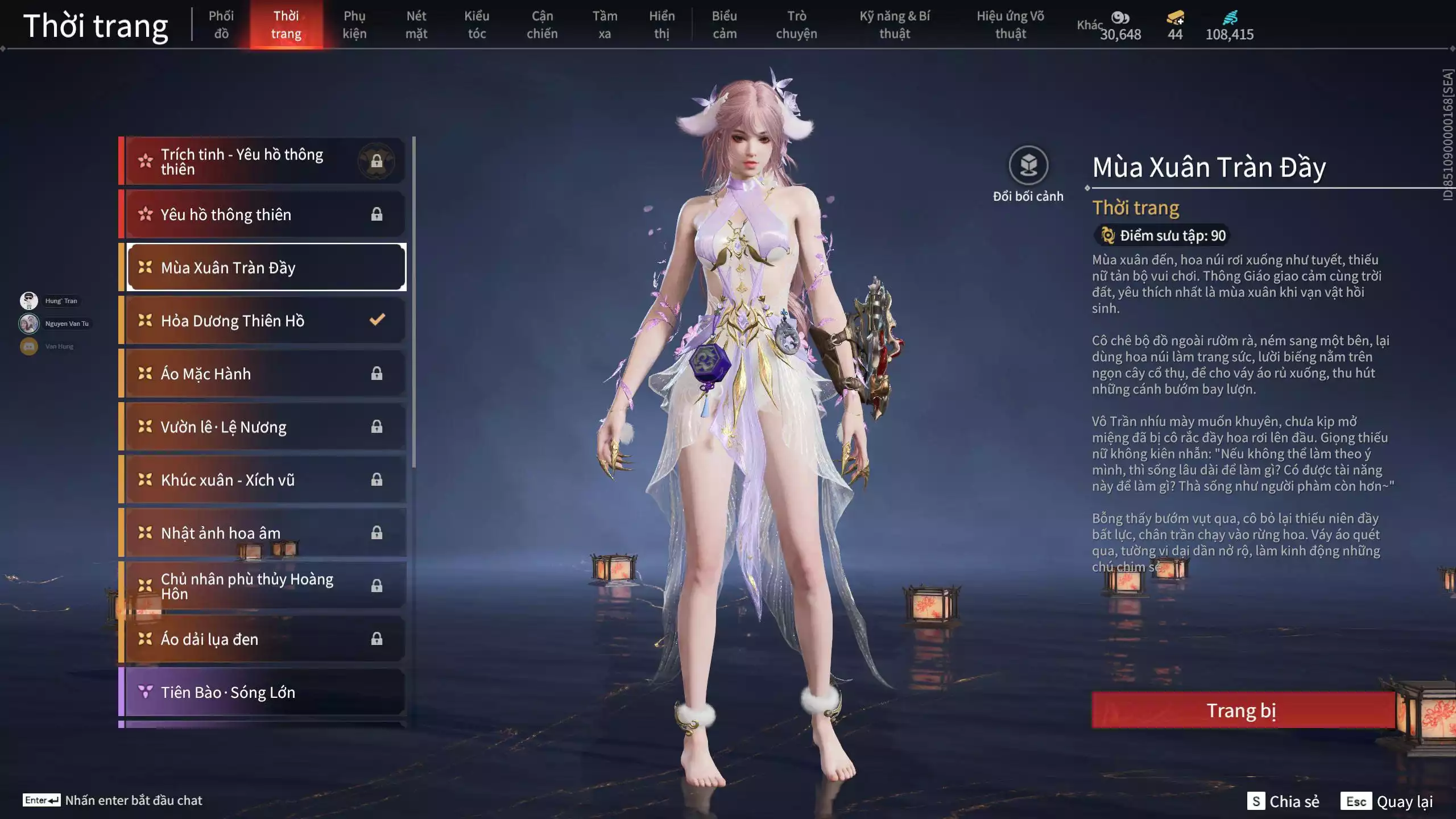This screenshot has width=1456, height=819.
Task: Open the Nét mặt tab
Action: tap(416, 25)
